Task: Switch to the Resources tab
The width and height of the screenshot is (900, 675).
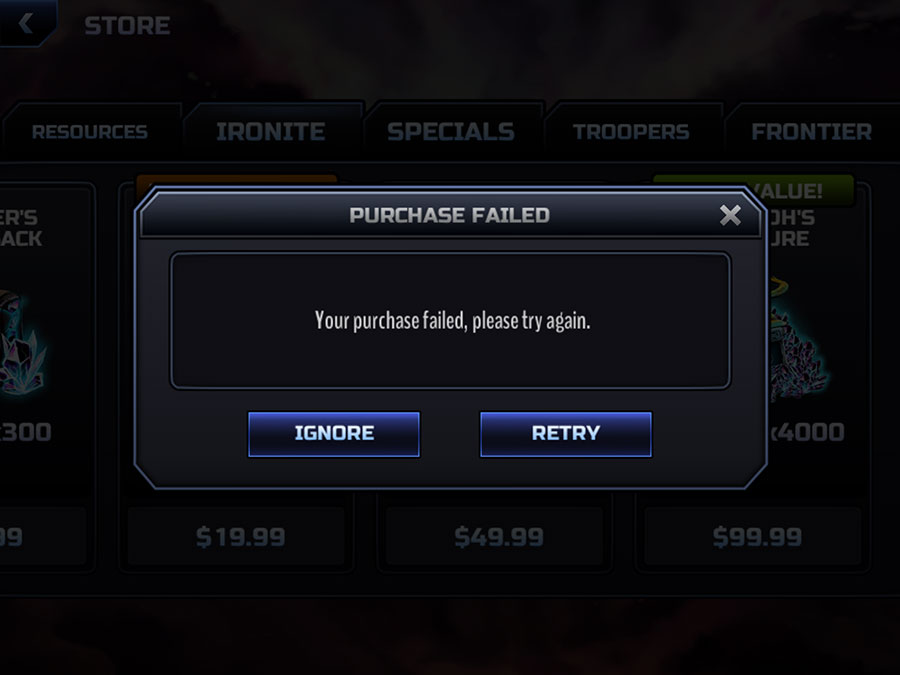Action: pyautogui.click(x=89, y=132)
